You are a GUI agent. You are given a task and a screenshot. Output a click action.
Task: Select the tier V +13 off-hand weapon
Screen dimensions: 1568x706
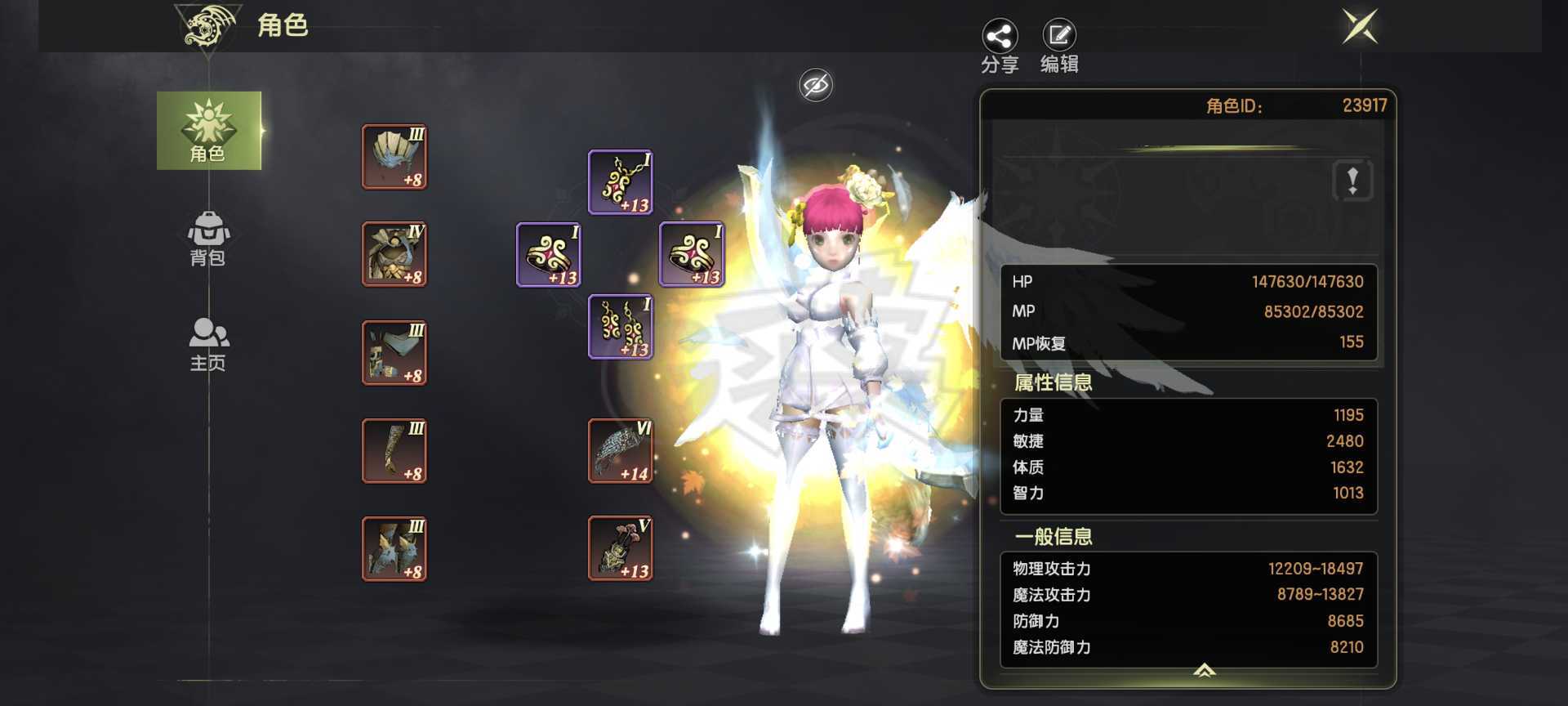pos(621,548)
